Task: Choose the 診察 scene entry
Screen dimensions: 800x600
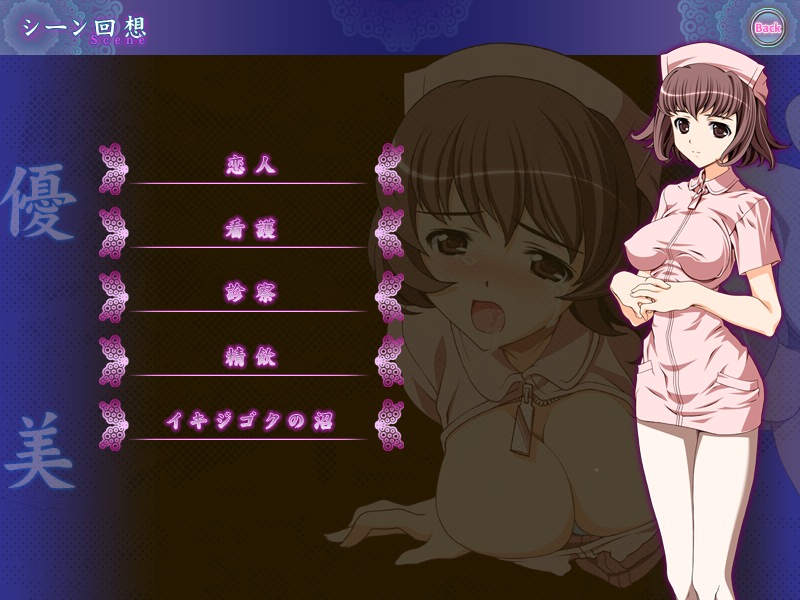Action: (250, 294)
